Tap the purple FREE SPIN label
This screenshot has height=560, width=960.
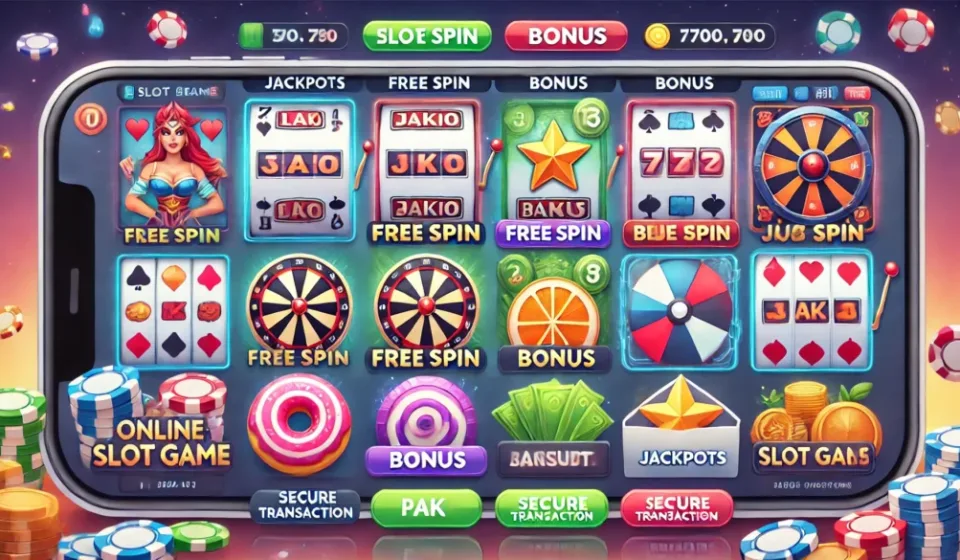pyautogui.click(x=553, y=234)
